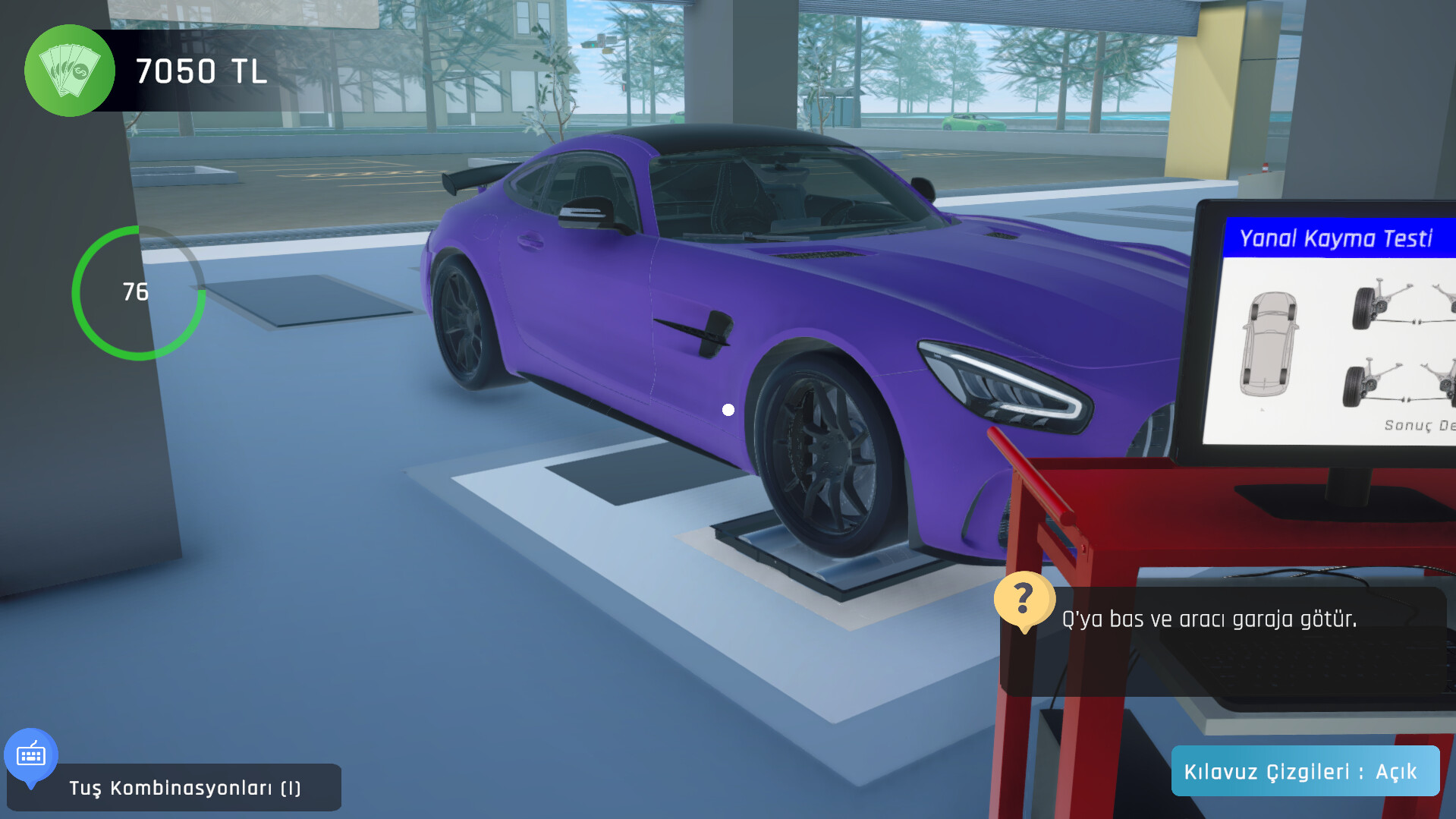Toggle Kılavuz Çizgileri from Açık to Kapalı
This screenshot has width=1456, height=819.
point(1304,771)
